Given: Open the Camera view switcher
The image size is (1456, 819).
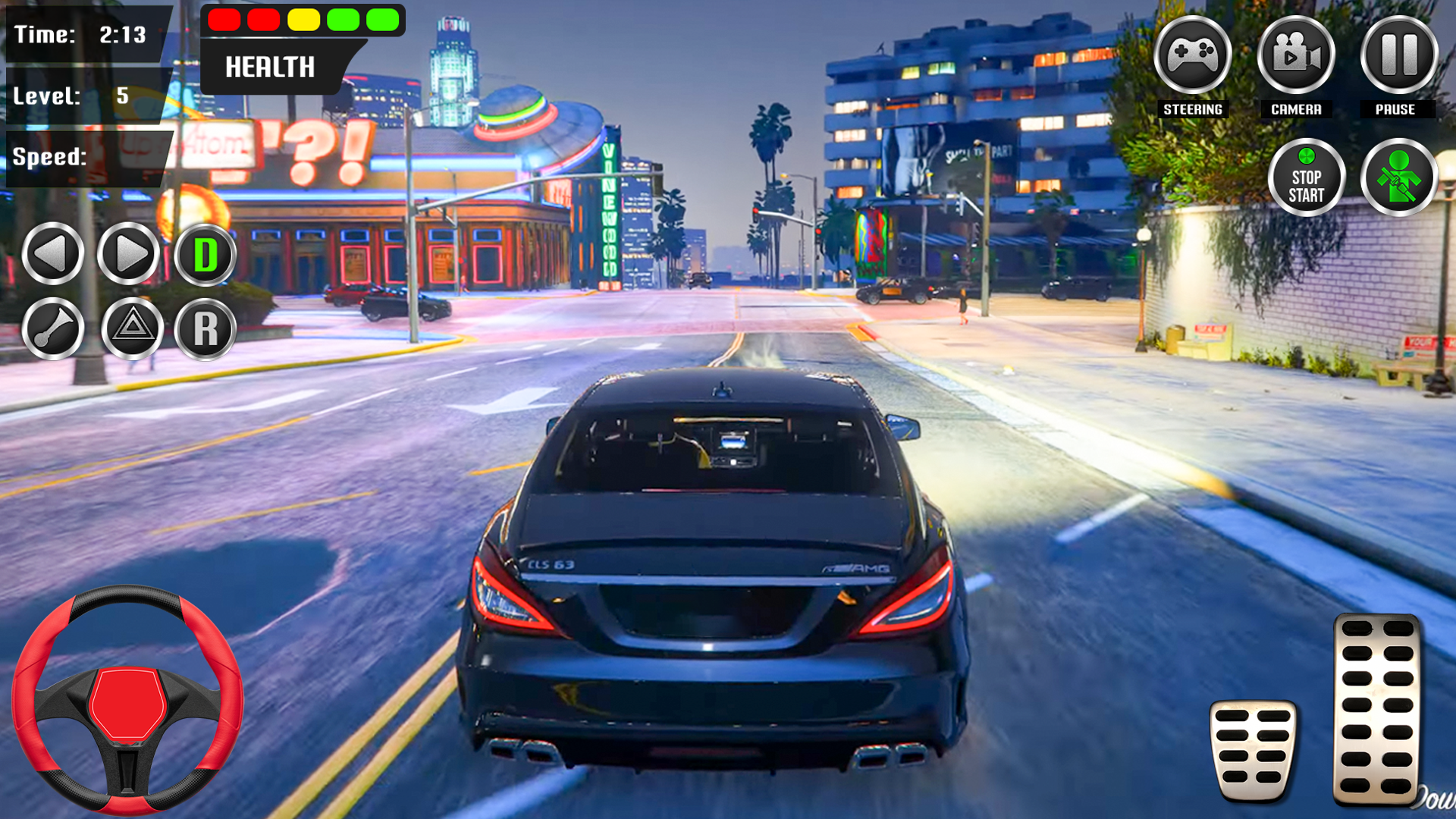Looking at the screenshot, I should pos(1296,55).
